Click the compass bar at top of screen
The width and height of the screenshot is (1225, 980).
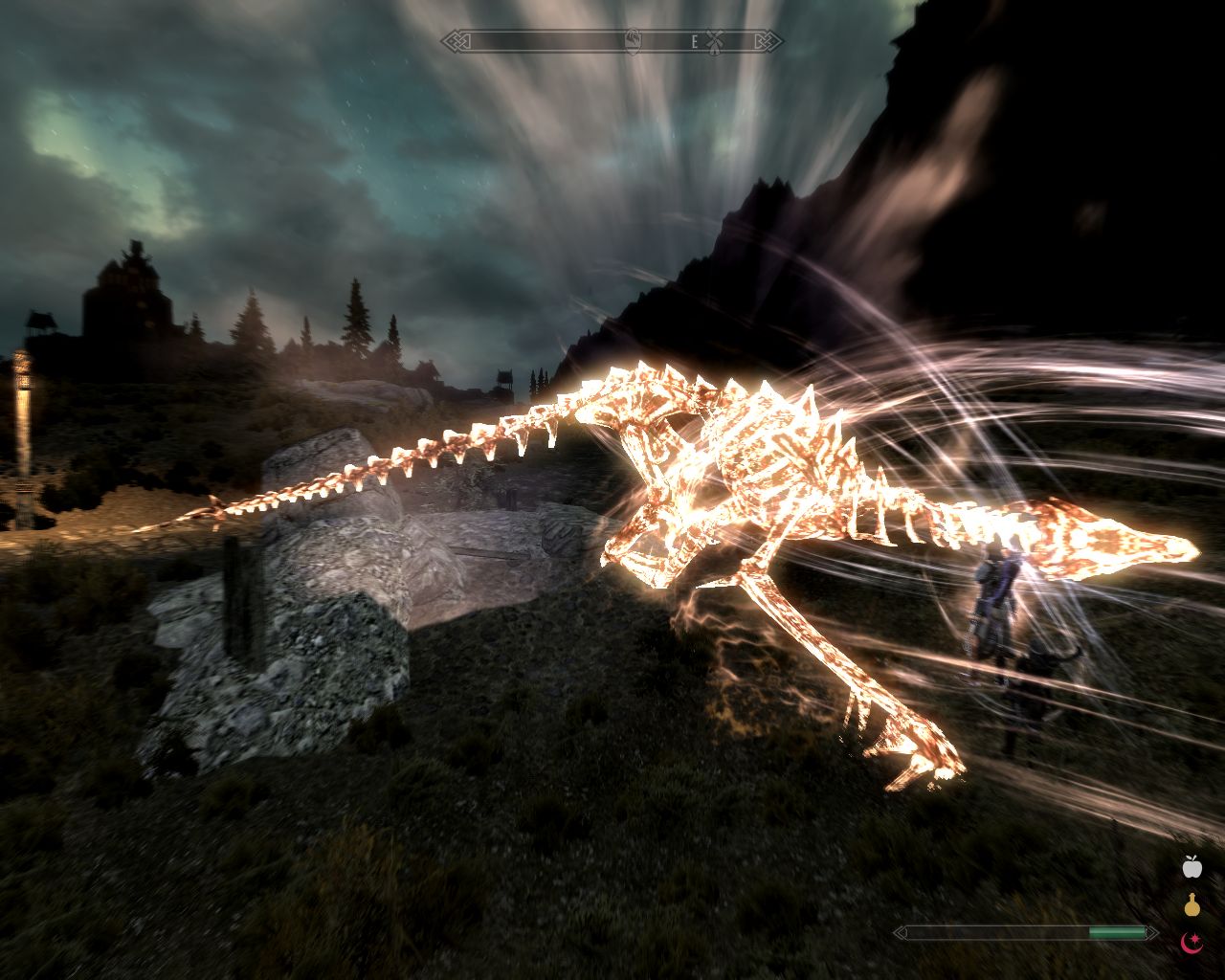(612, 40)
